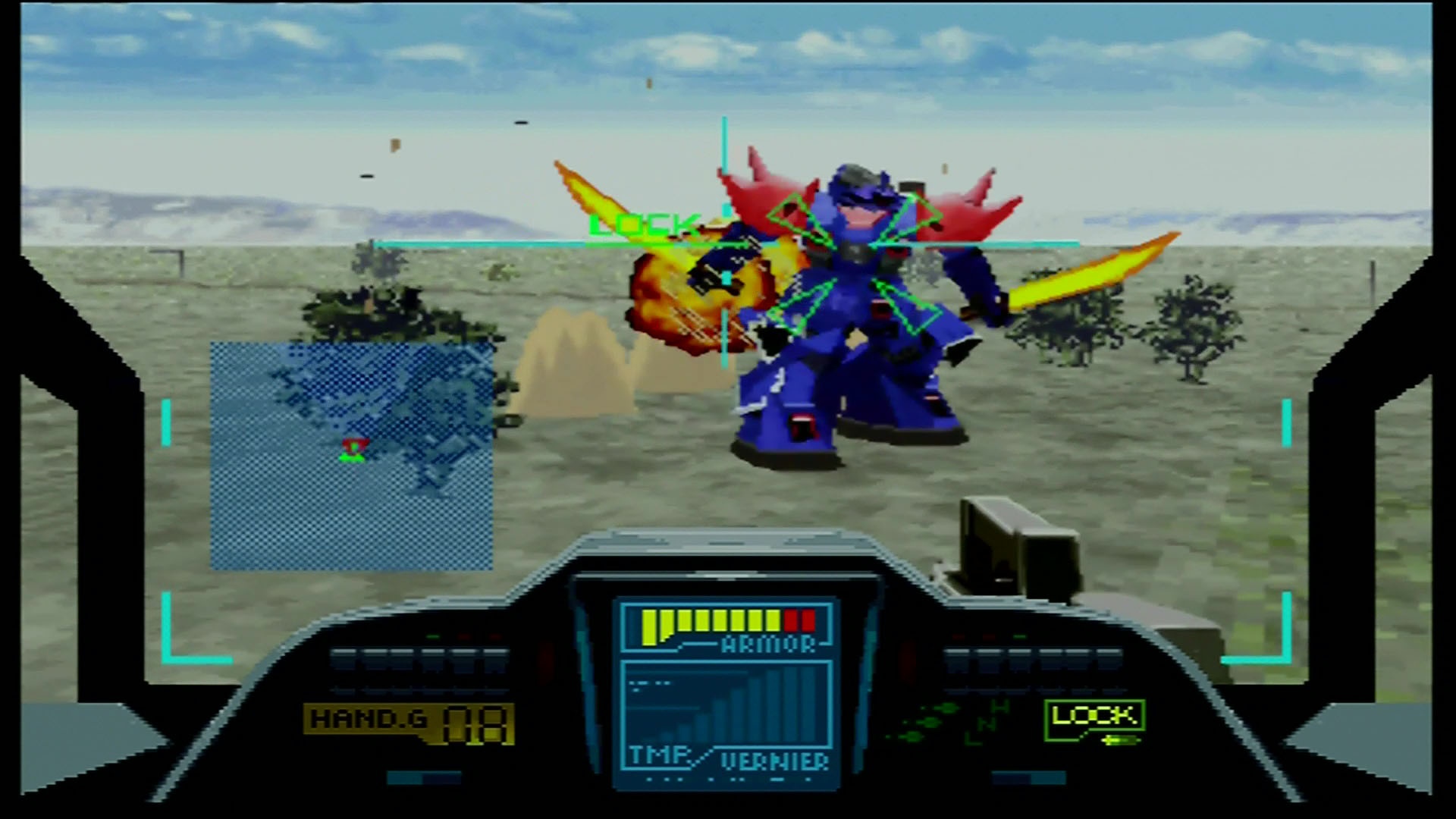
Task: Expand the blue tactical minimap overlay
Action: pyautogui.click(x=349, y=455)
